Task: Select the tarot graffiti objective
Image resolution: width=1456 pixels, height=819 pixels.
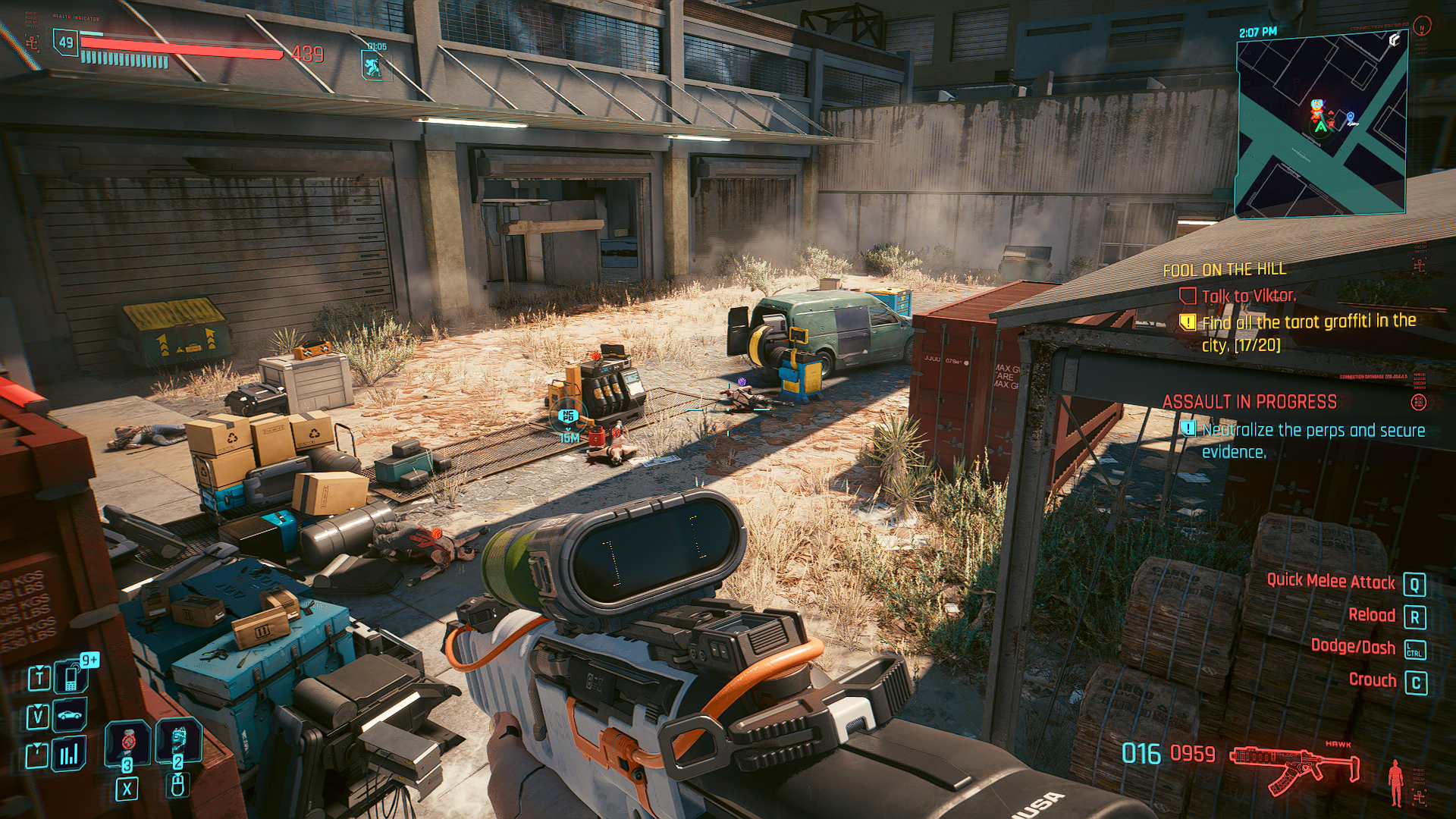Action: pos(1308,332)
